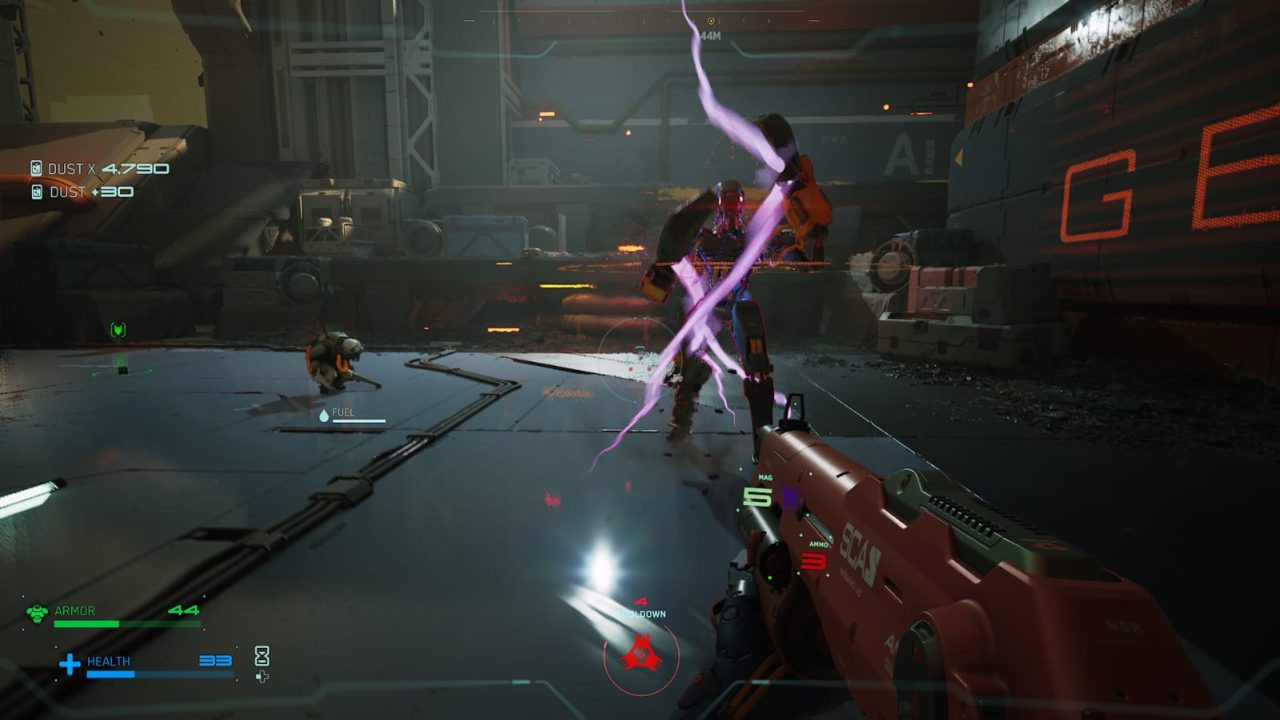Activate the red ability icon on cooldown
Screen dimensions: 1280x720
pos(640,655)
